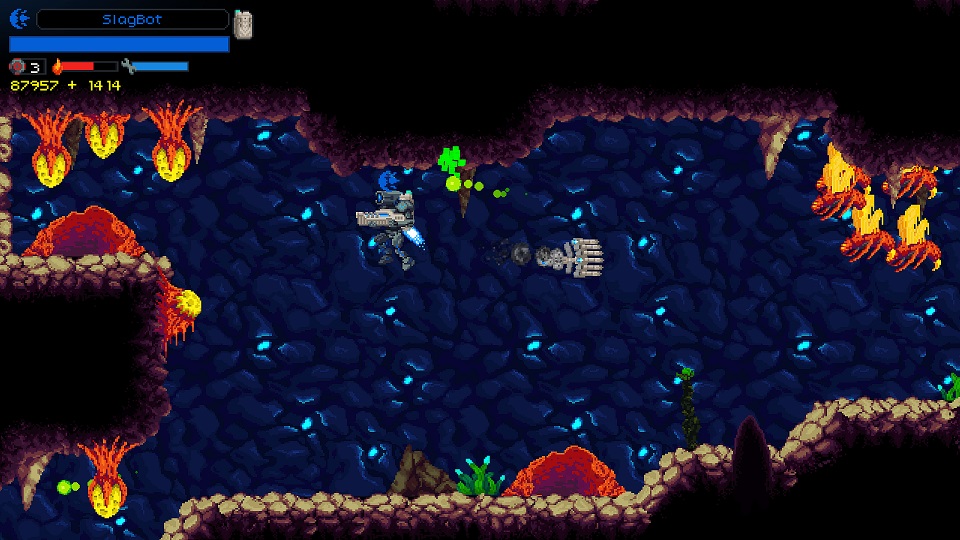Select the grenade icon in the HUD

18,67
